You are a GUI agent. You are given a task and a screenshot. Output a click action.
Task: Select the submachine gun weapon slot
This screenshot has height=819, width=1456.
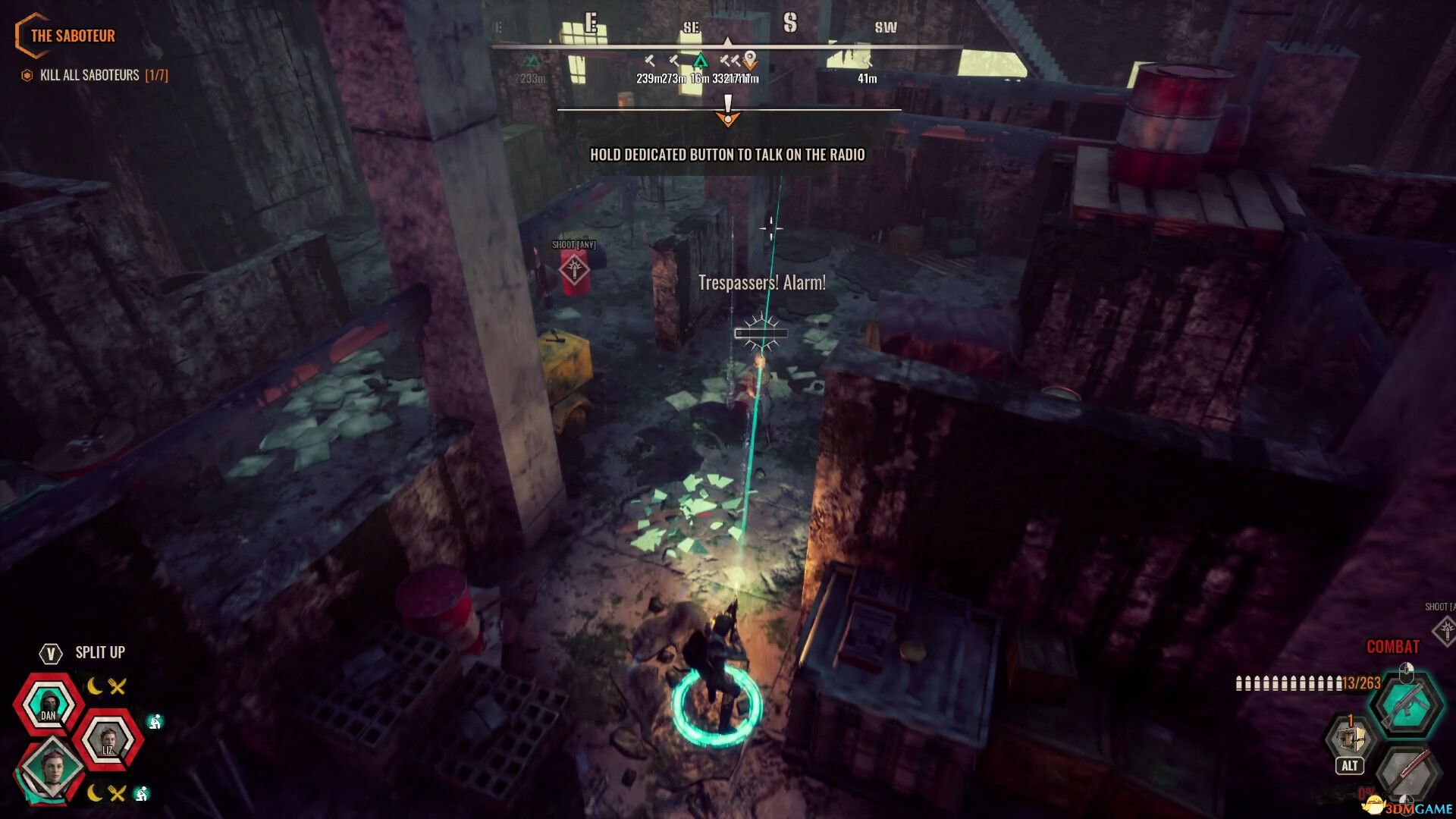(x=1405, y=705)
